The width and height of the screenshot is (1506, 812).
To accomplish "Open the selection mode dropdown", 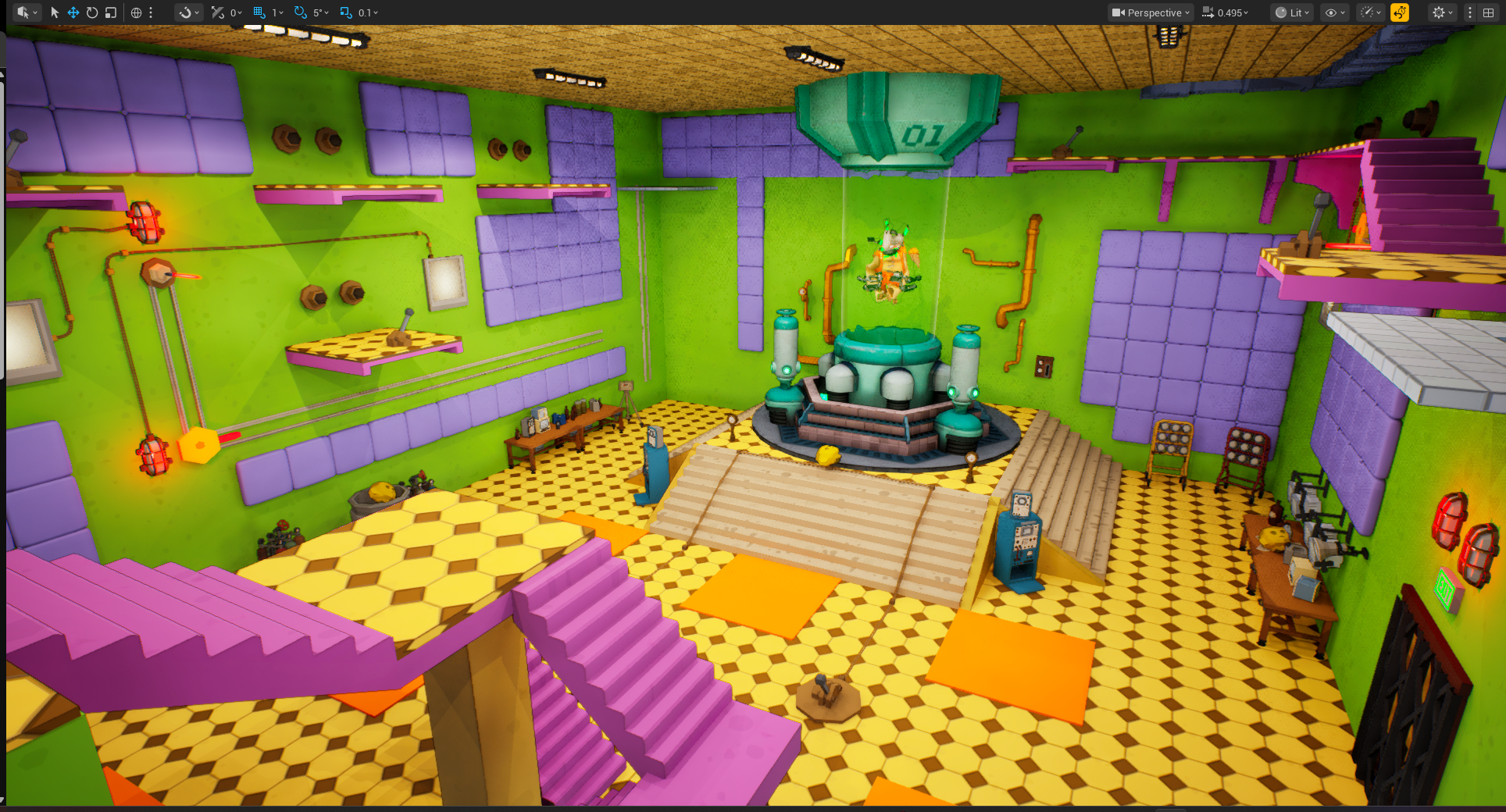I will (27, 12).
